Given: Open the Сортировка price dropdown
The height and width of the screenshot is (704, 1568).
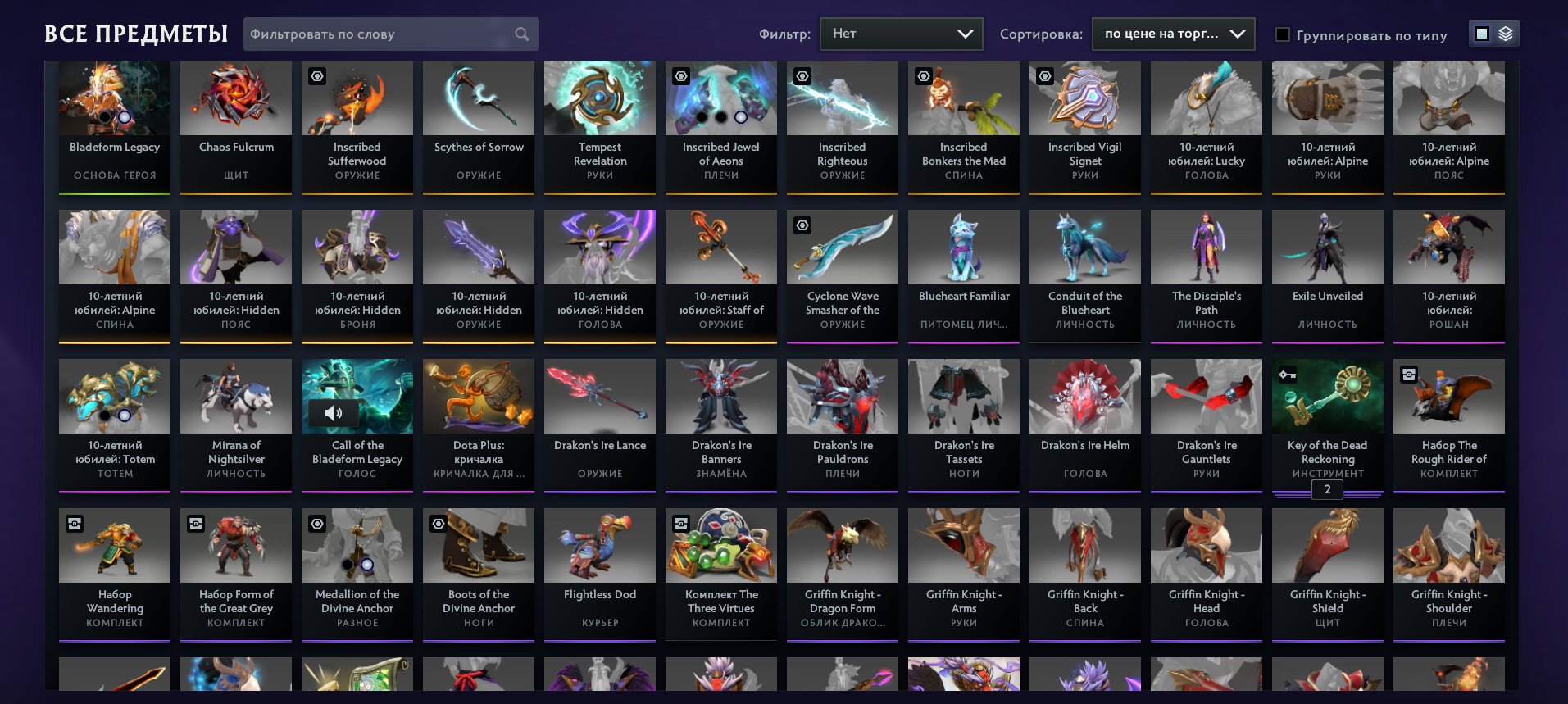Looking at the screenshot, I should [1172, 34].
